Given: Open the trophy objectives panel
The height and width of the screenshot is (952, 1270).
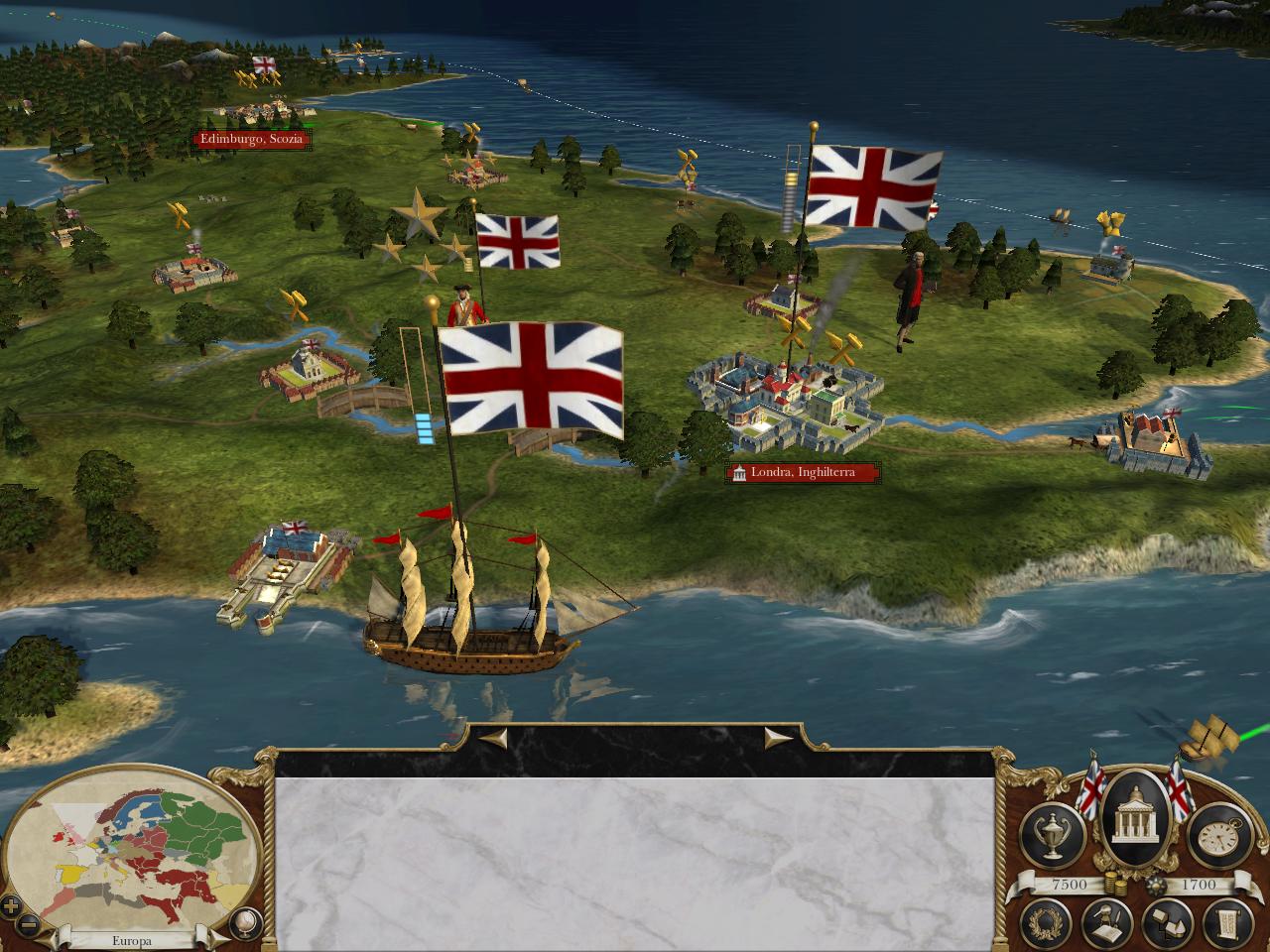Looking at the screenshot, I should pos(1054,833).
